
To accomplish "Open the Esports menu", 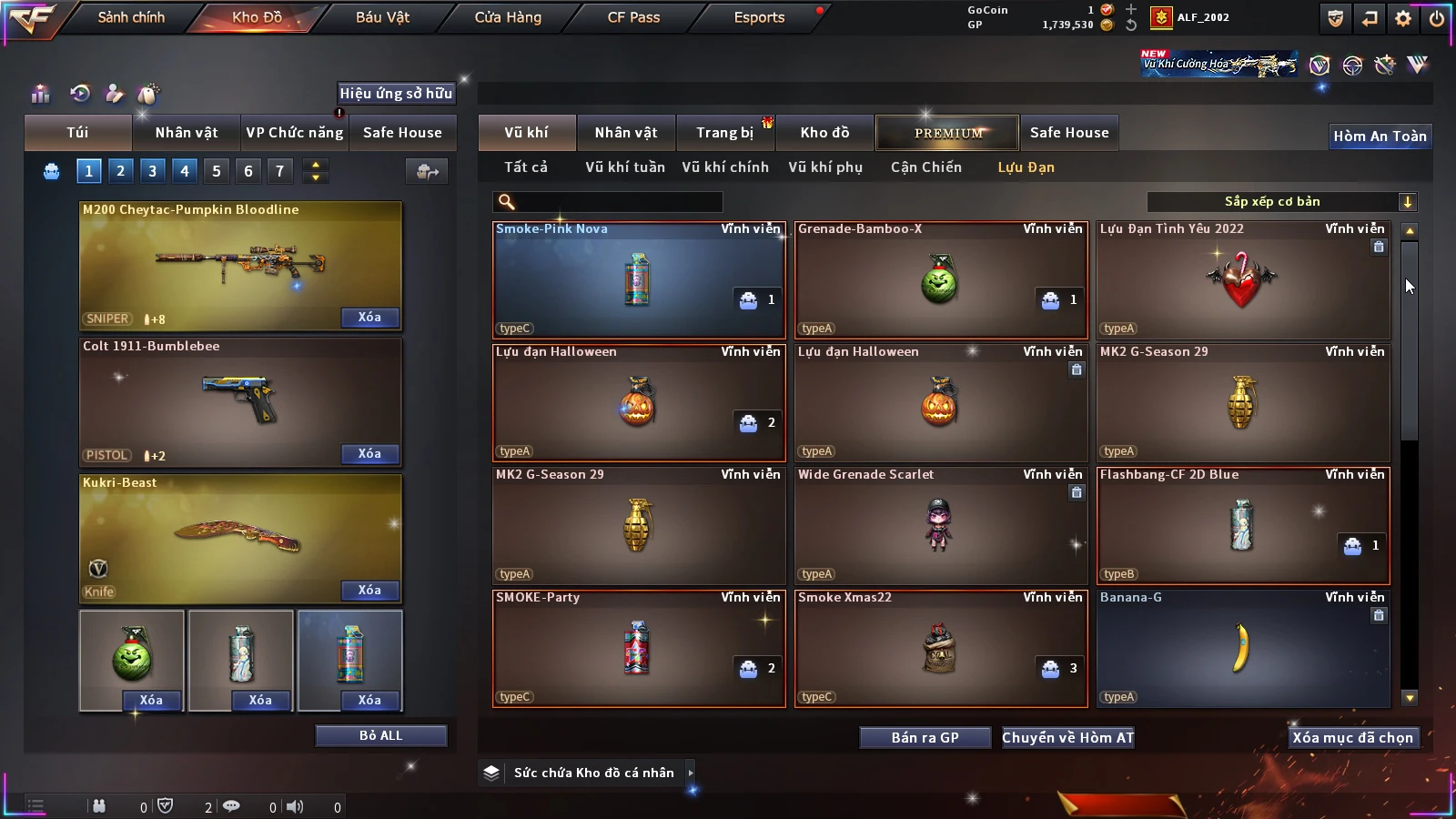I will pos(759,17).
